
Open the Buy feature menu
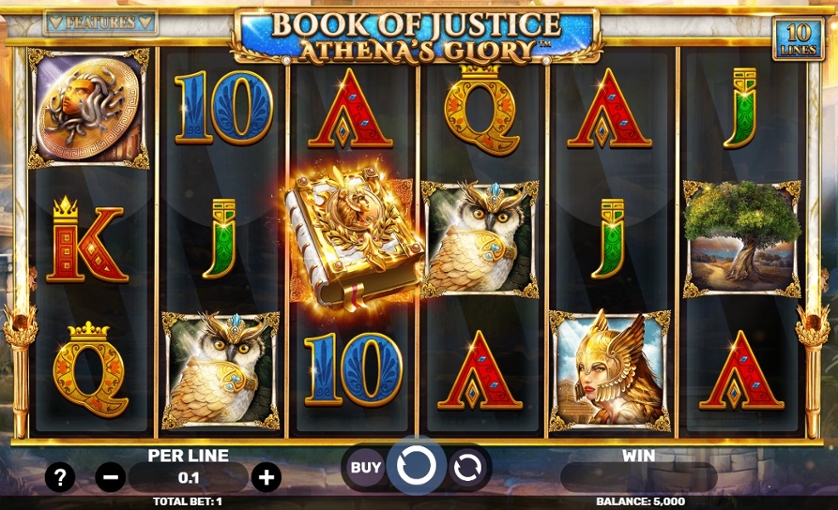coord(366,466)
